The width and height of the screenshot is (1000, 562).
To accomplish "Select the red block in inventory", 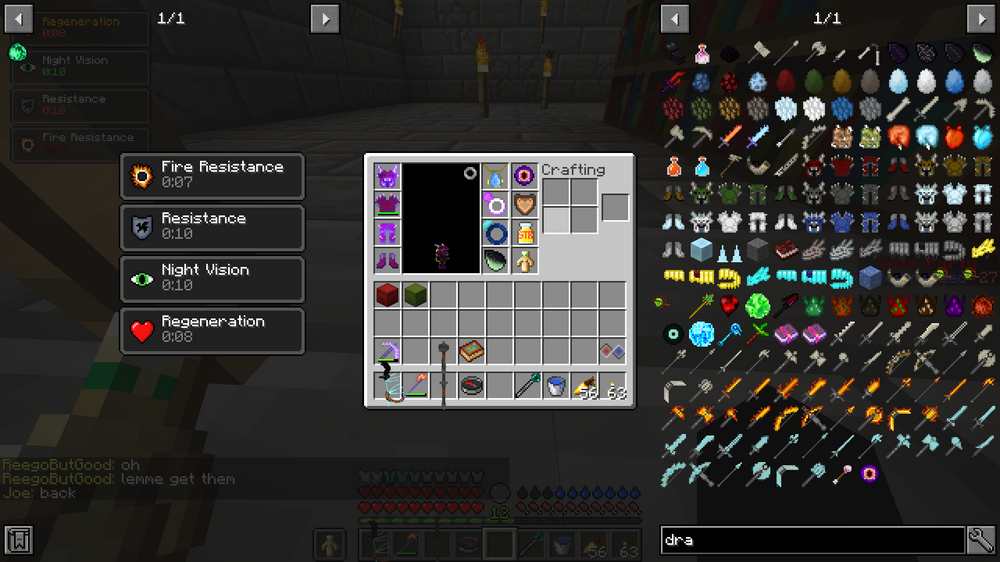I will (387, 295).
